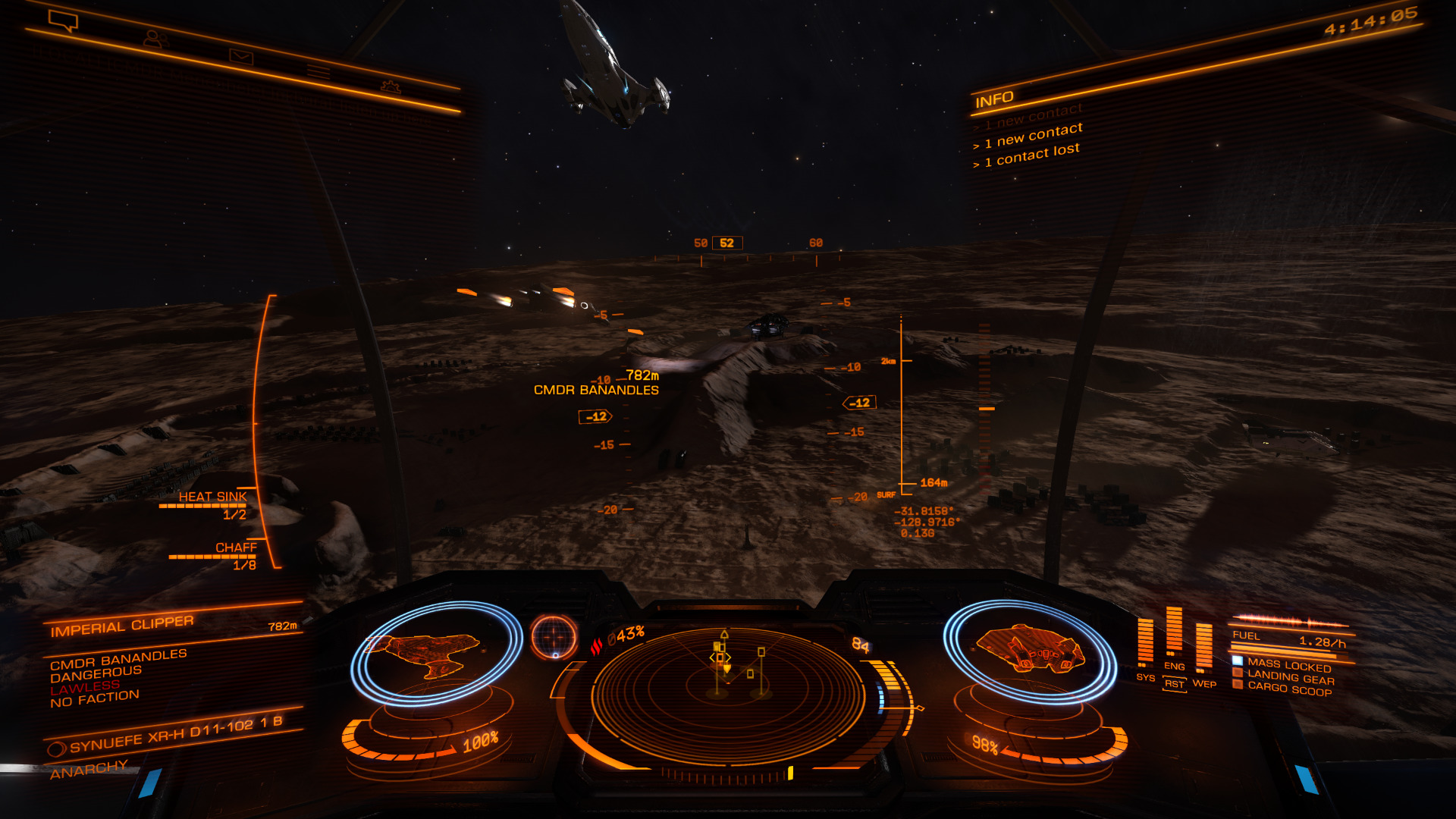
Task: Select the gear settings tab
Action: [x=391, y=87]
